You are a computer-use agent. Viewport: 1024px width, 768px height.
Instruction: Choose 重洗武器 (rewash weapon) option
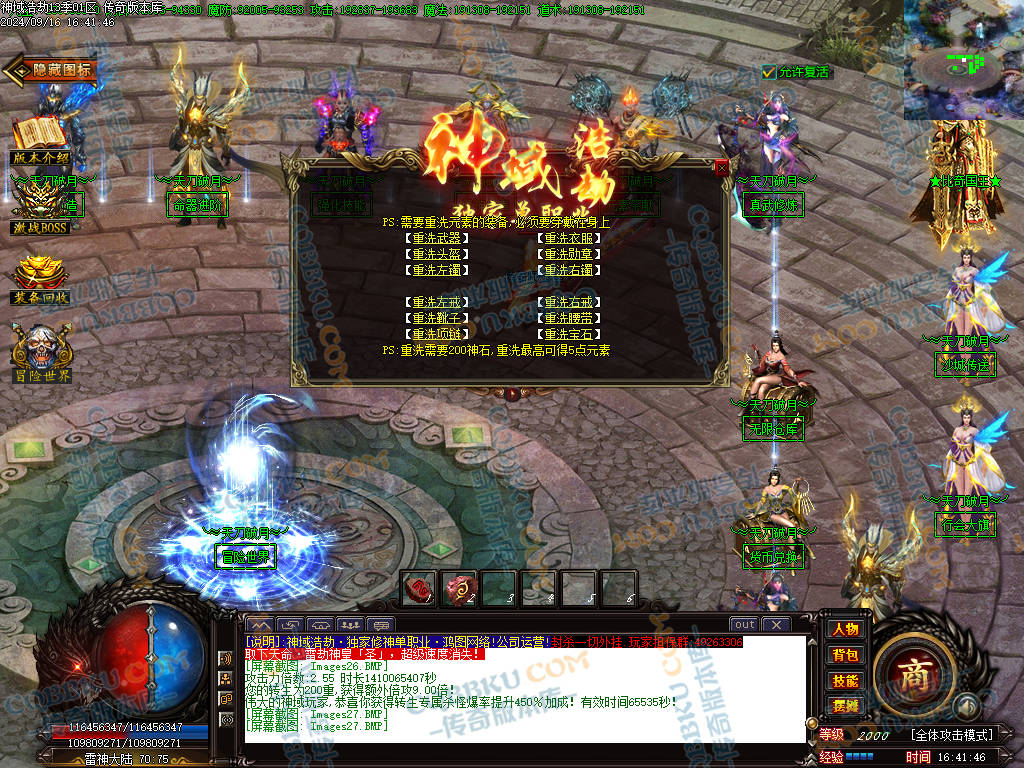(x=439, y=239)
